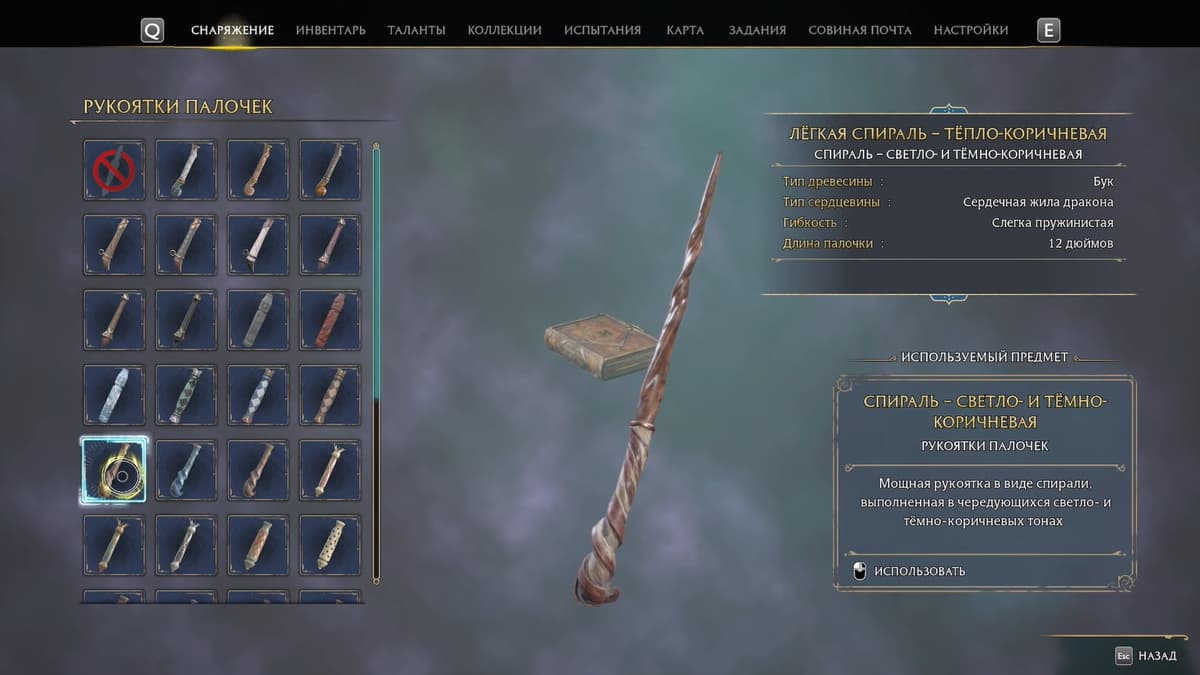Image resolution: width=1200 pixels, height=675 pixels.
Task: Switch to the Задания tab
Action: click(757, 30)
